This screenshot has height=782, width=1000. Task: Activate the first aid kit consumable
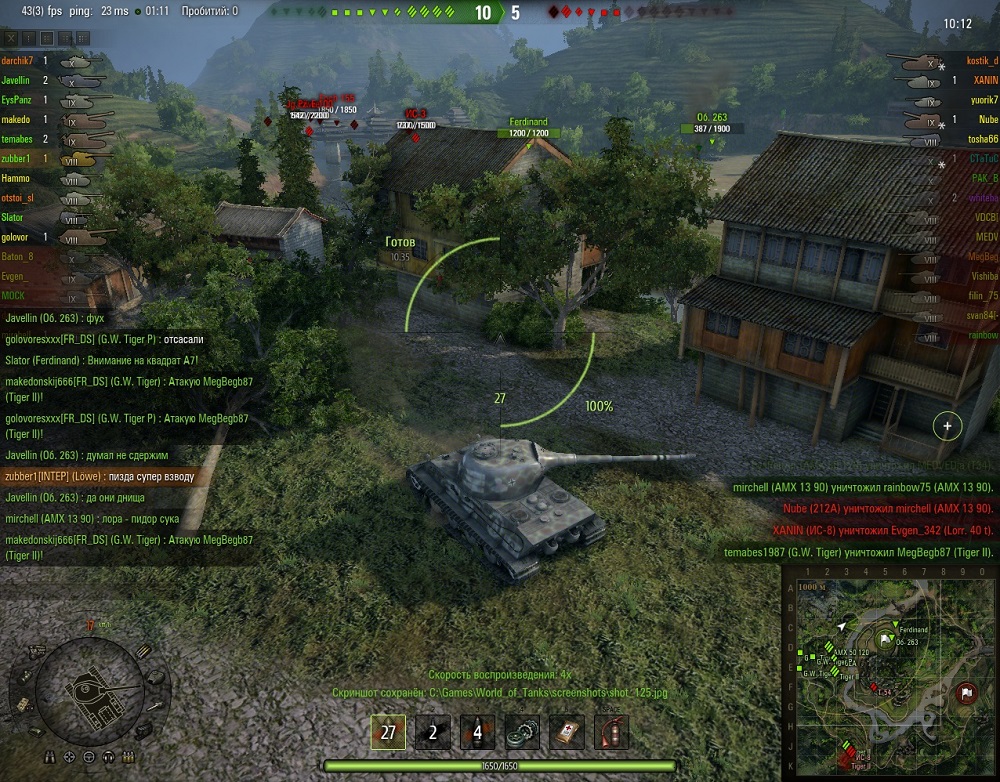tap(567, 732)
